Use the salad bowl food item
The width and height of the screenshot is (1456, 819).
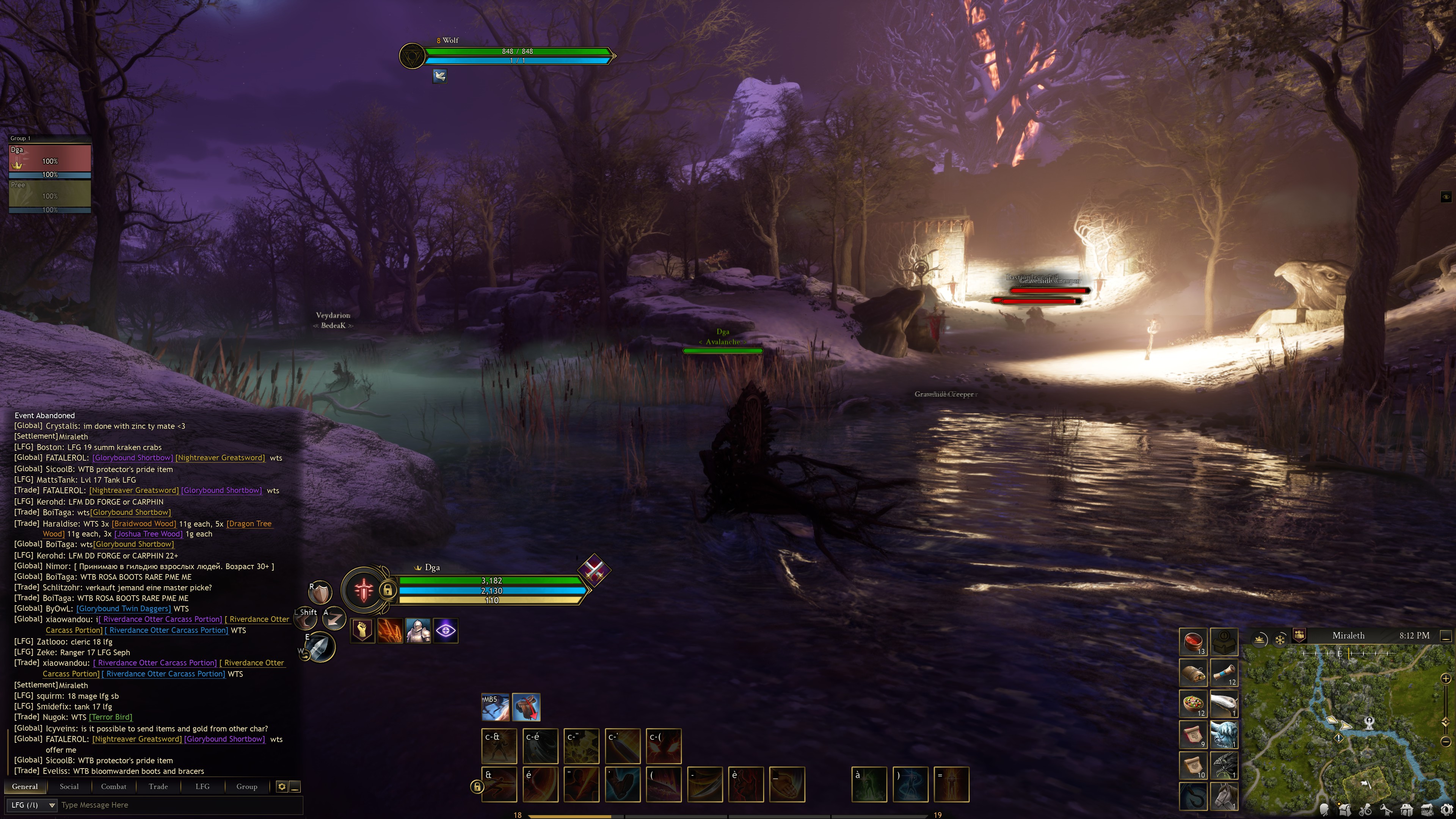click(x=1192, y=704)
